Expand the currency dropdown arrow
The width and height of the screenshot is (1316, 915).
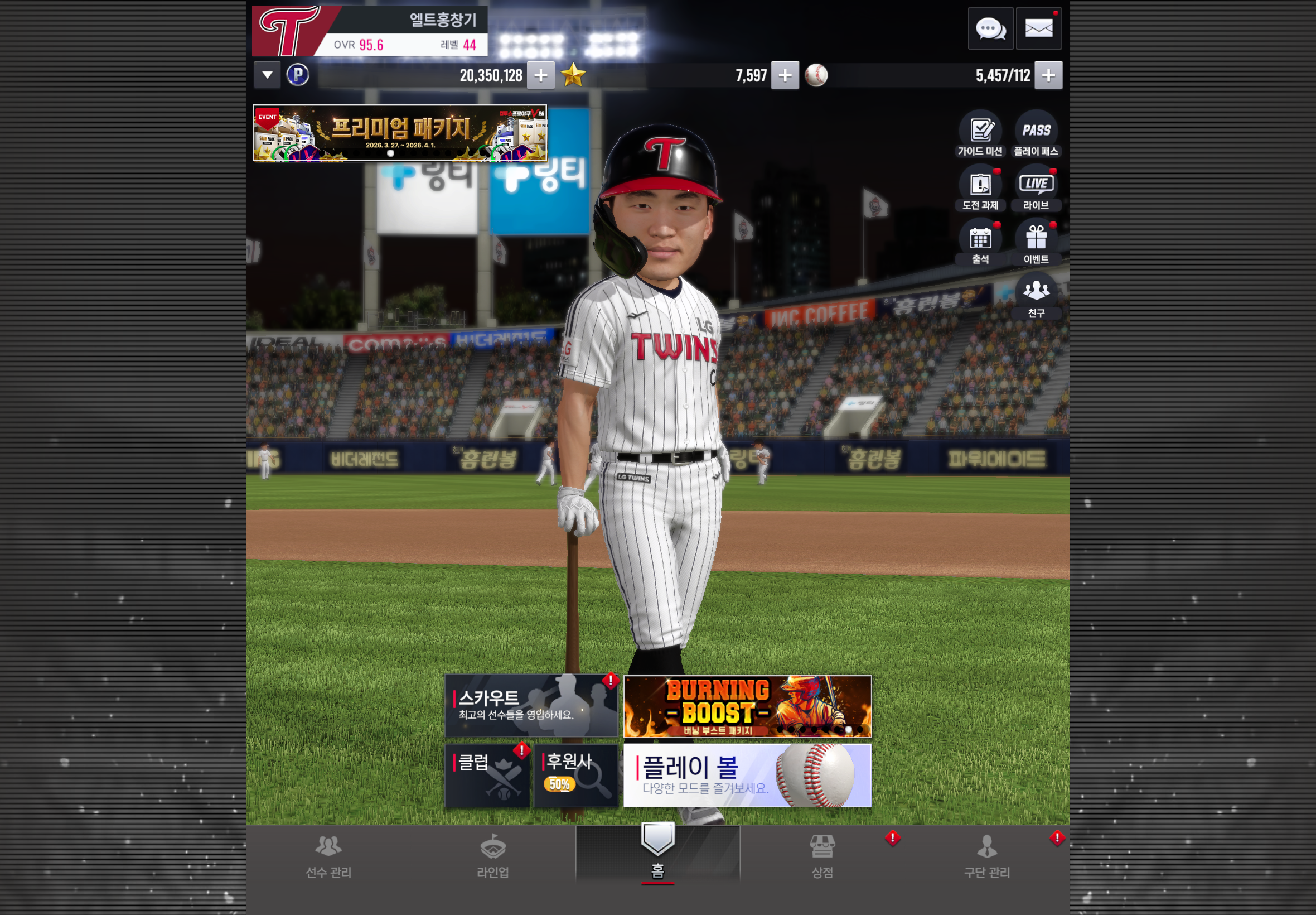tap(267, 75)
